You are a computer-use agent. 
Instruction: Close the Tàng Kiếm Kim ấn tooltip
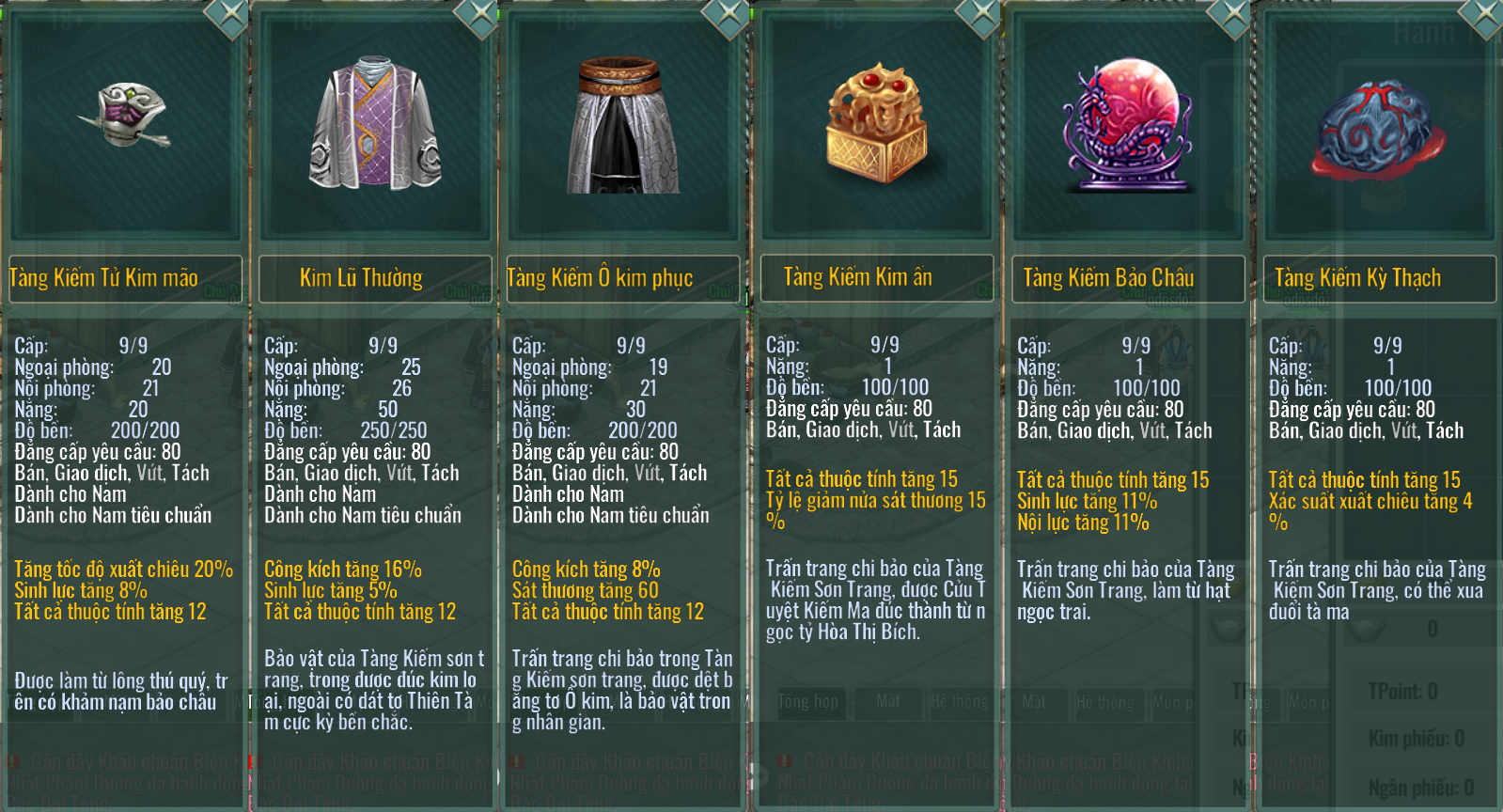[980, 14]
